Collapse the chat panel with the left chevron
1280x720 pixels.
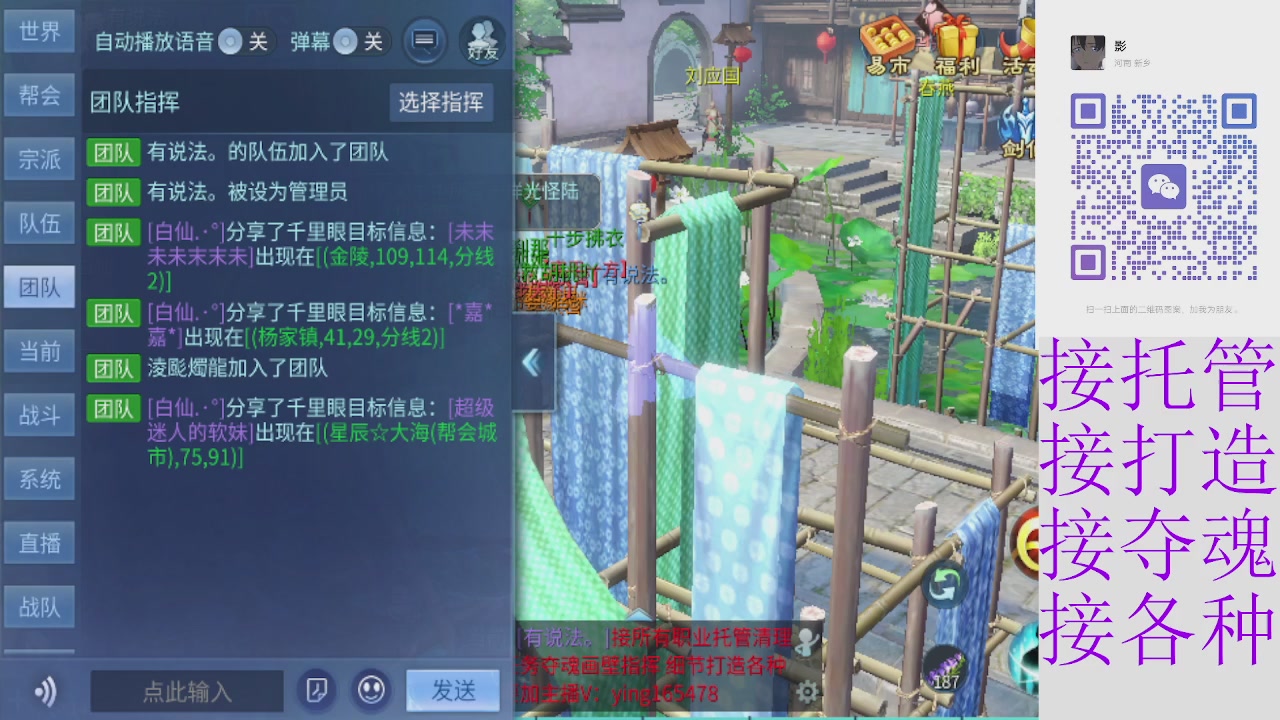(x=531, y=361)
